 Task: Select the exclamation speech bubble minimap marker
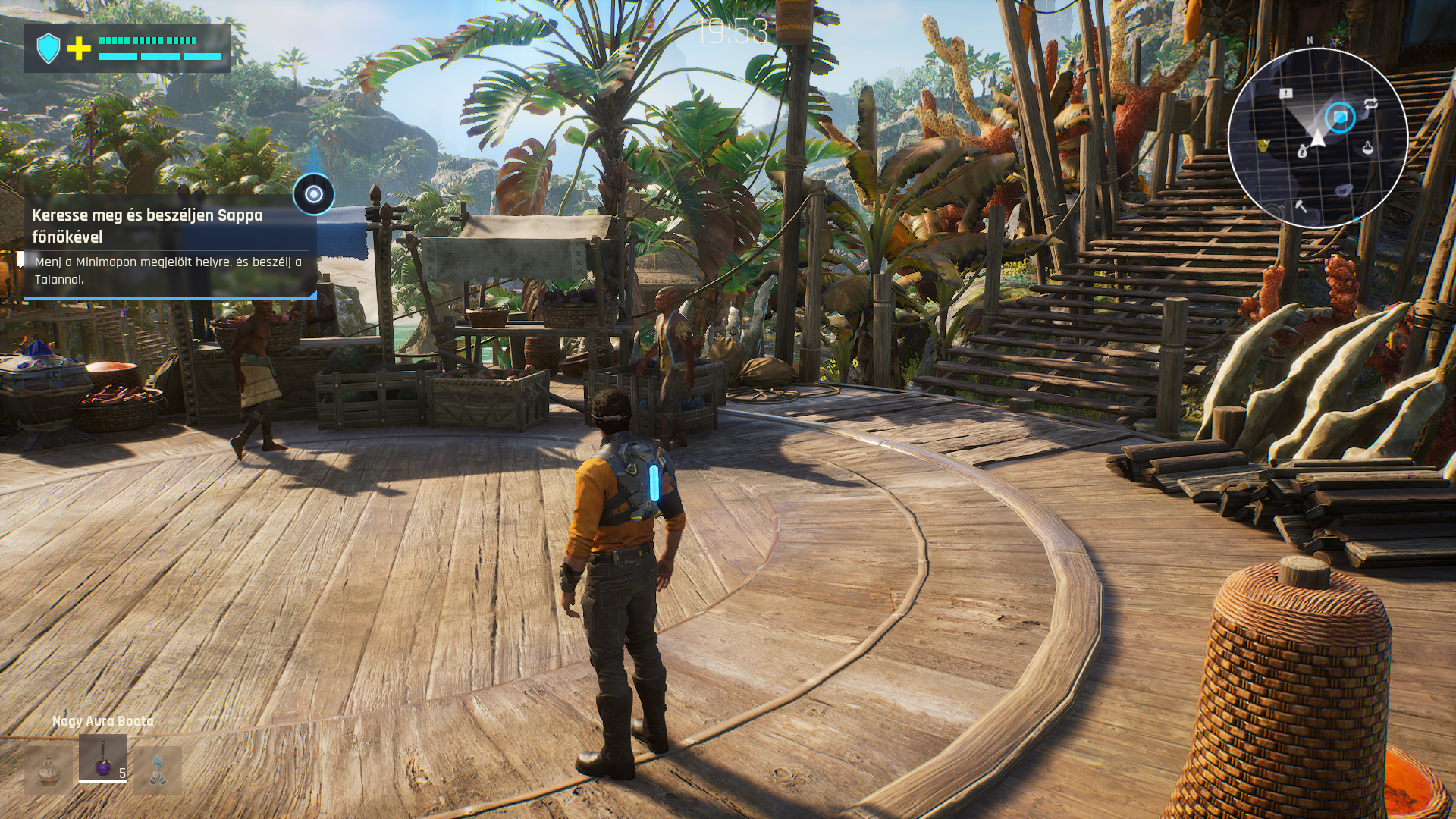pos(1286,93)
